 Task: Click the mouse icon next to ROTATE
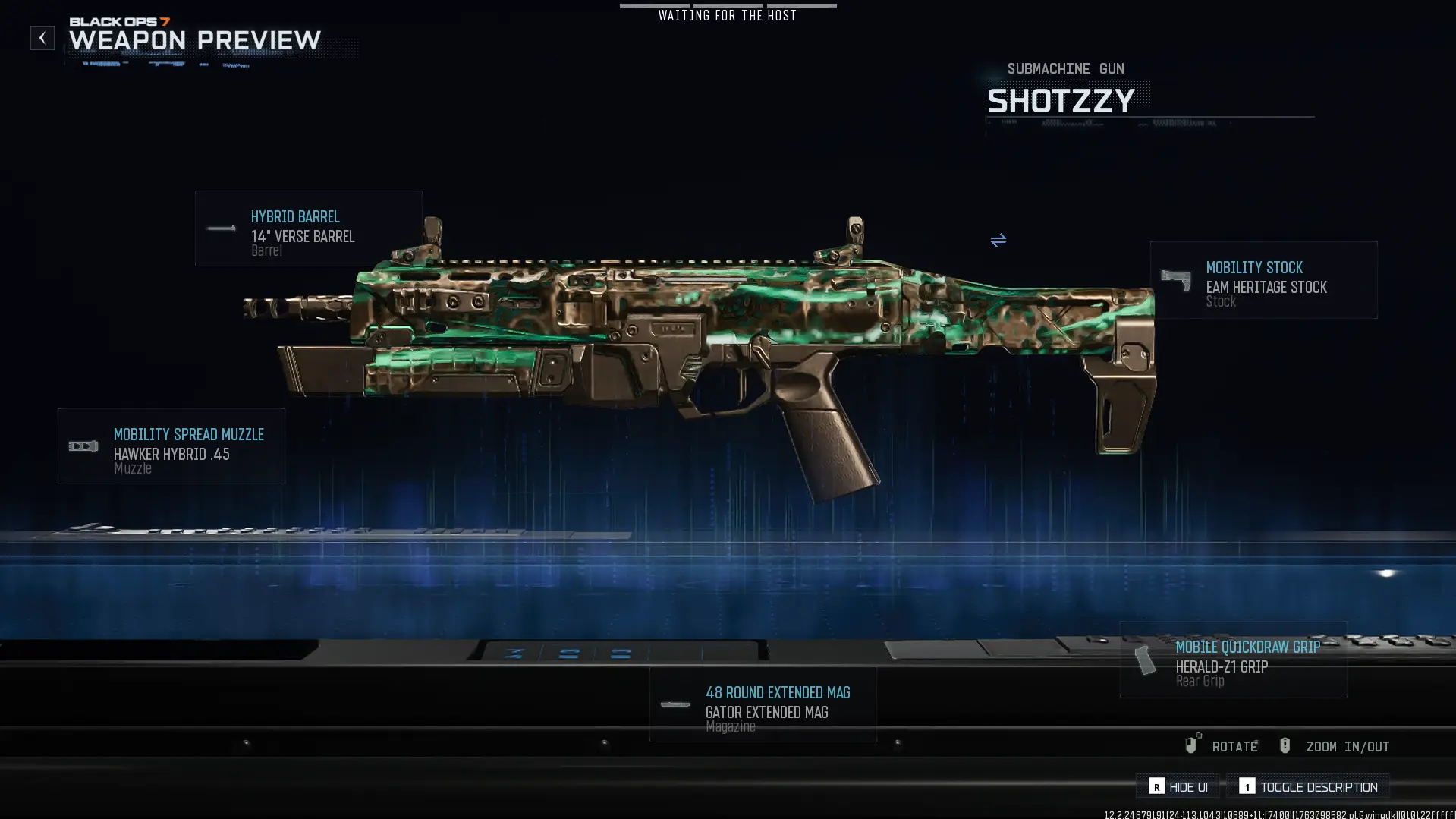pyautogui.click(x=1191, y=745)
